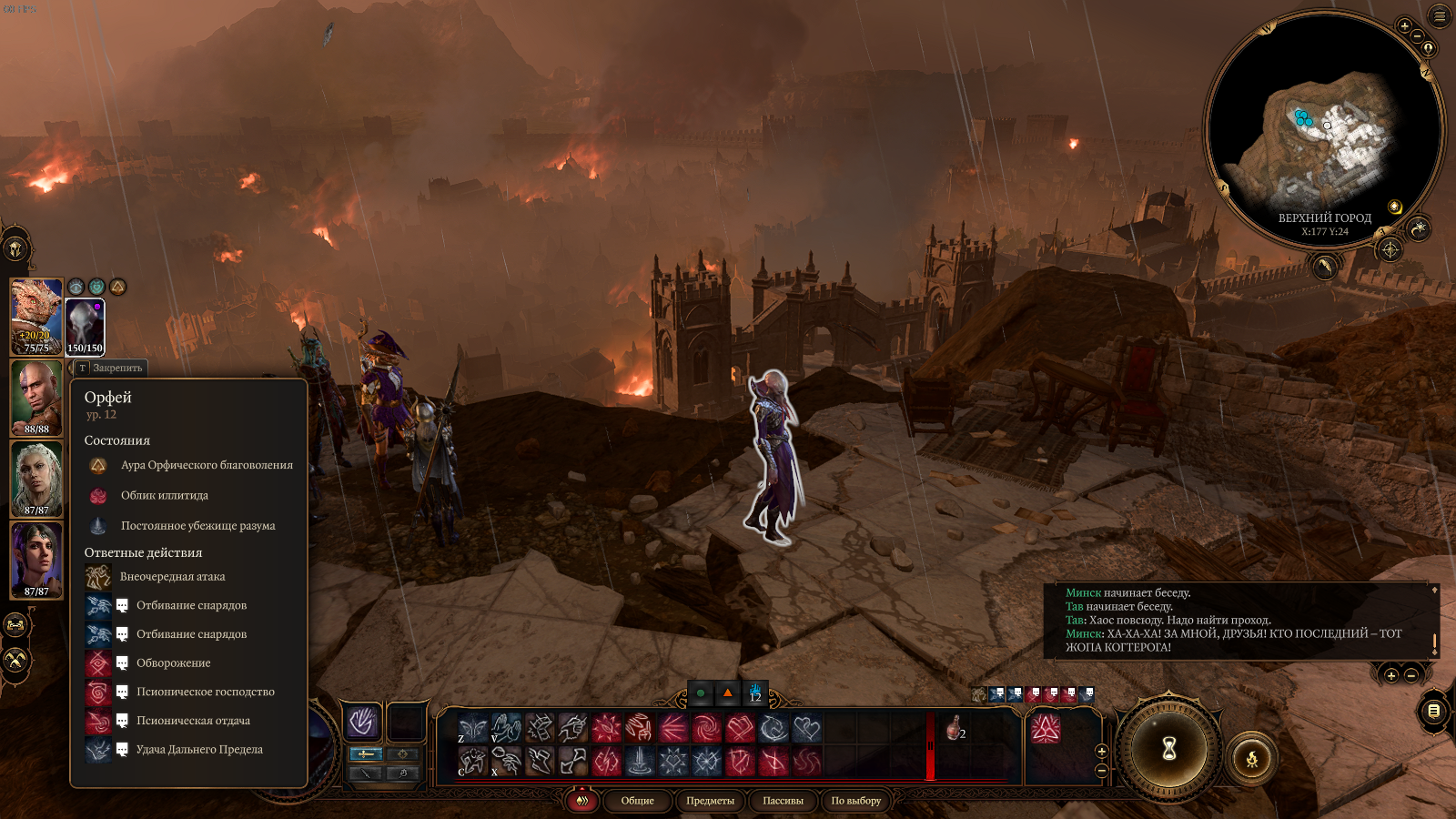Image resolution: width=1456 pixels, height=819 pixels.
Task: Click the campfire rest button
Action: click(1251, 758)
